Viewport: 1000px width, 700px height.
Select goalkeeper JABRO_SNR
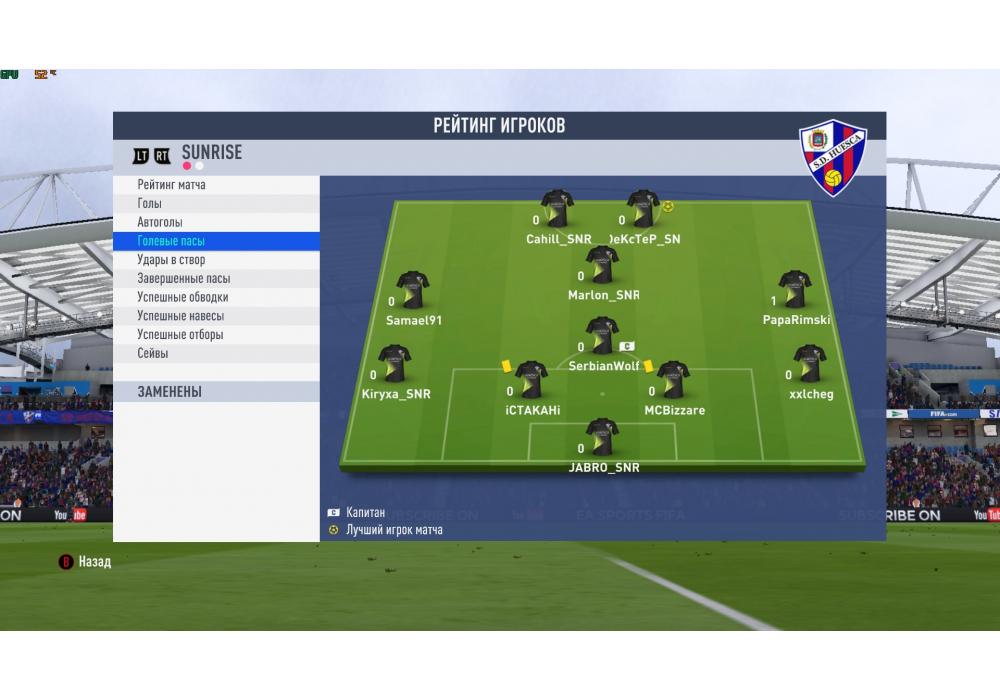tap(602, 437)
